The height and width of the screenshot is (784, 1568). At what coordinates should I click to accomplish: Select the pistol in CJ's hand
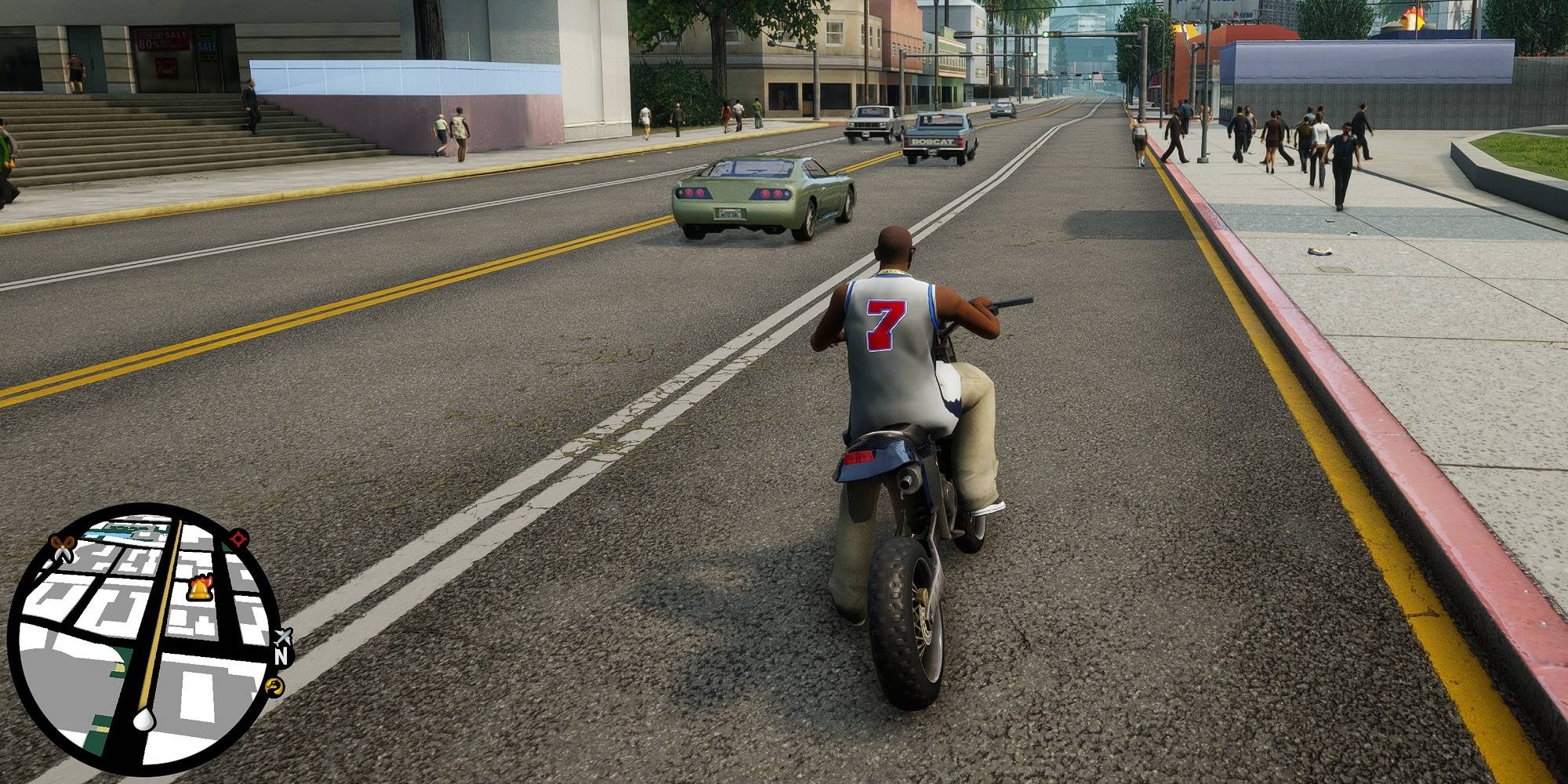1011,302
